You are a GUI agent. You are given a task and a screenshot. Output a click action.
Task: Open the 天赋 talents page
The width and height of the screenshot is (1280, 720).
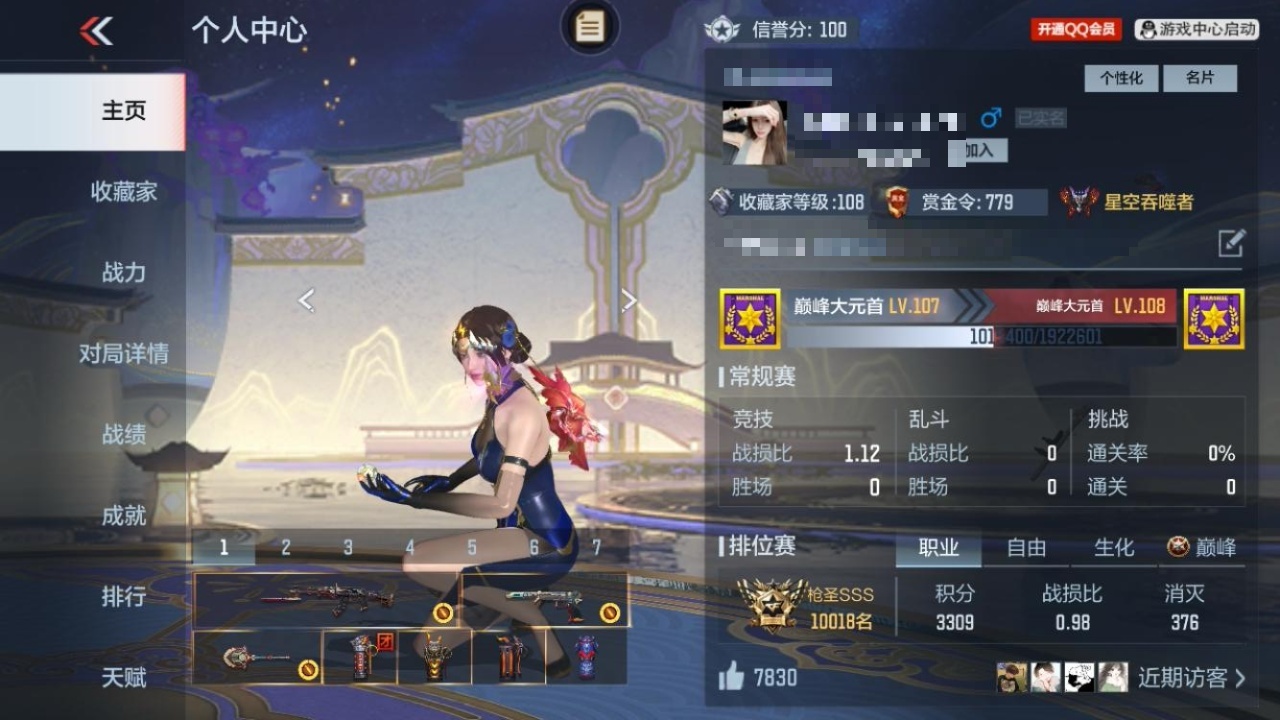coord(123,678)
